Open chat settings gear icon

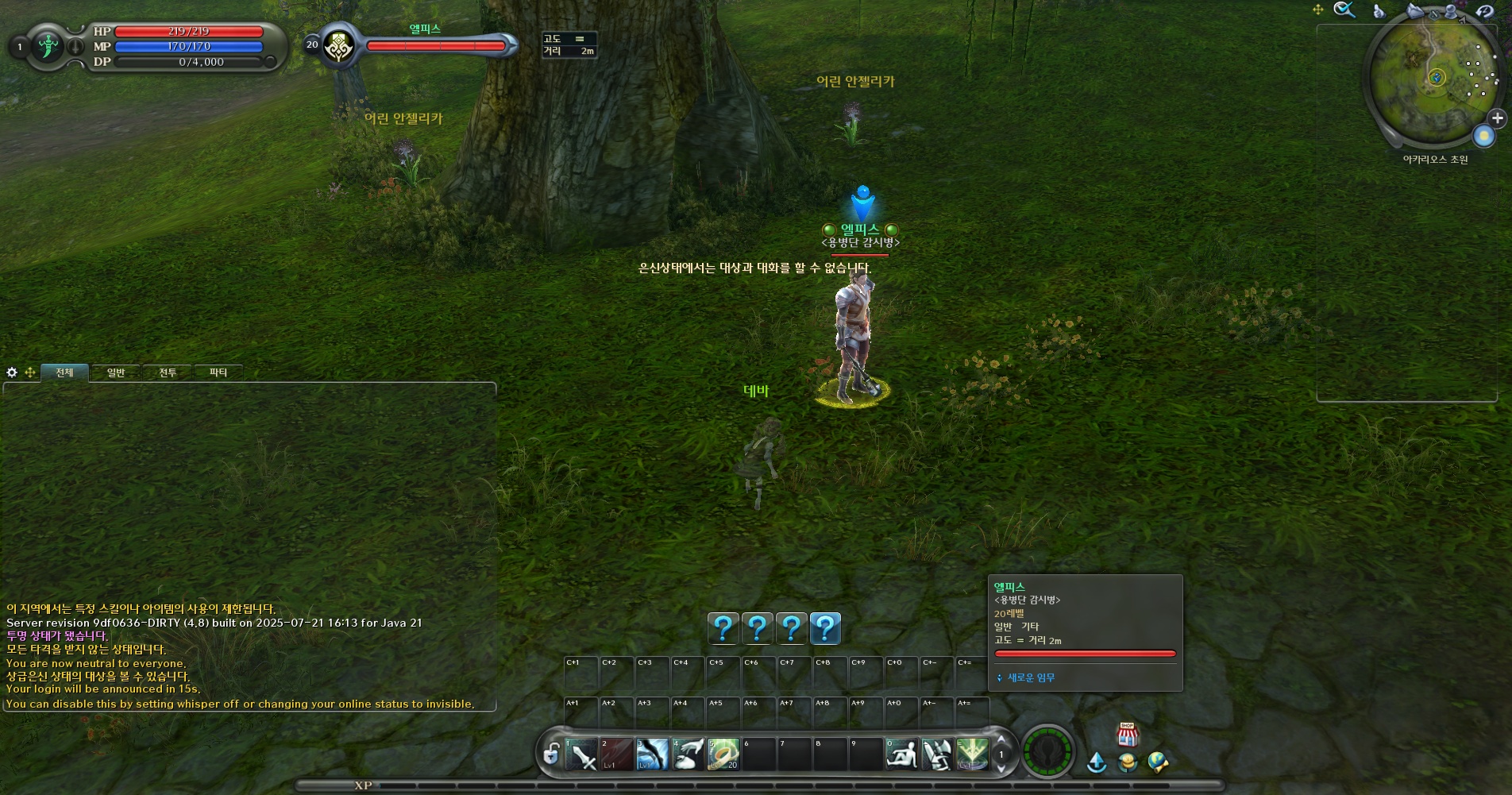pyautogui.click(x=12, y=372)
